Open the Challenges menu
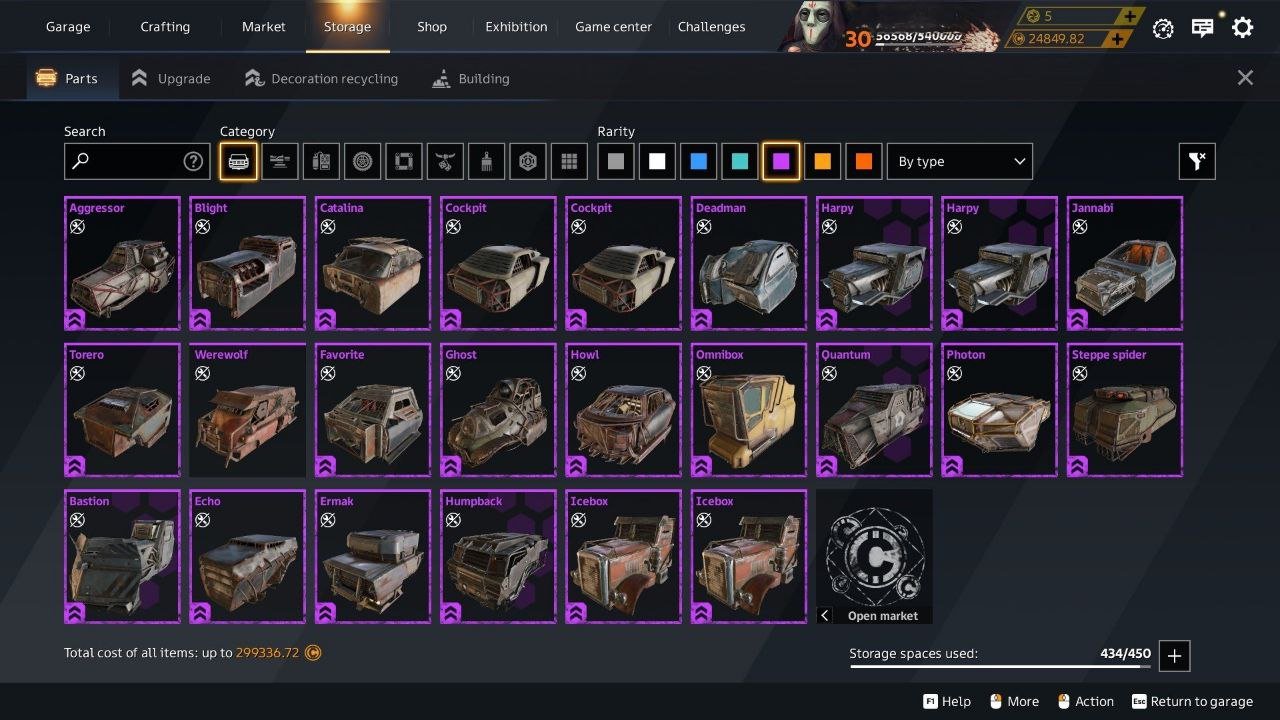 pos(711,27)
